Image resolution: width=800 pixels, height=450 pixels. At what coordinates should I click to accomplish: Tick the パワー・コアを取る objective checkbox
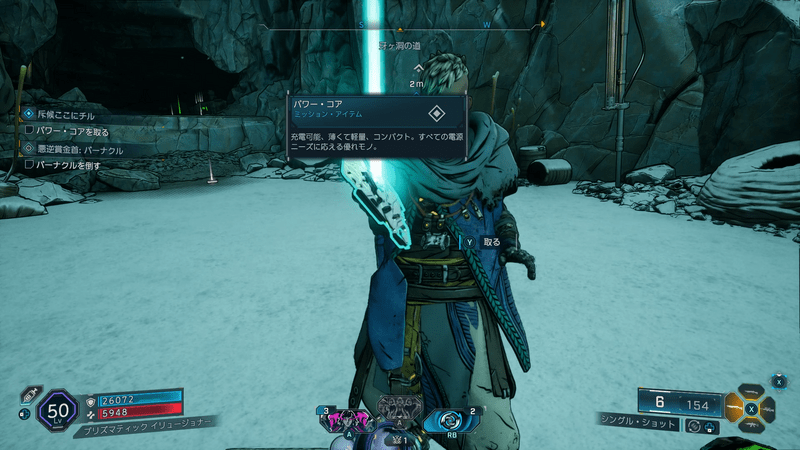click(30, 131)
